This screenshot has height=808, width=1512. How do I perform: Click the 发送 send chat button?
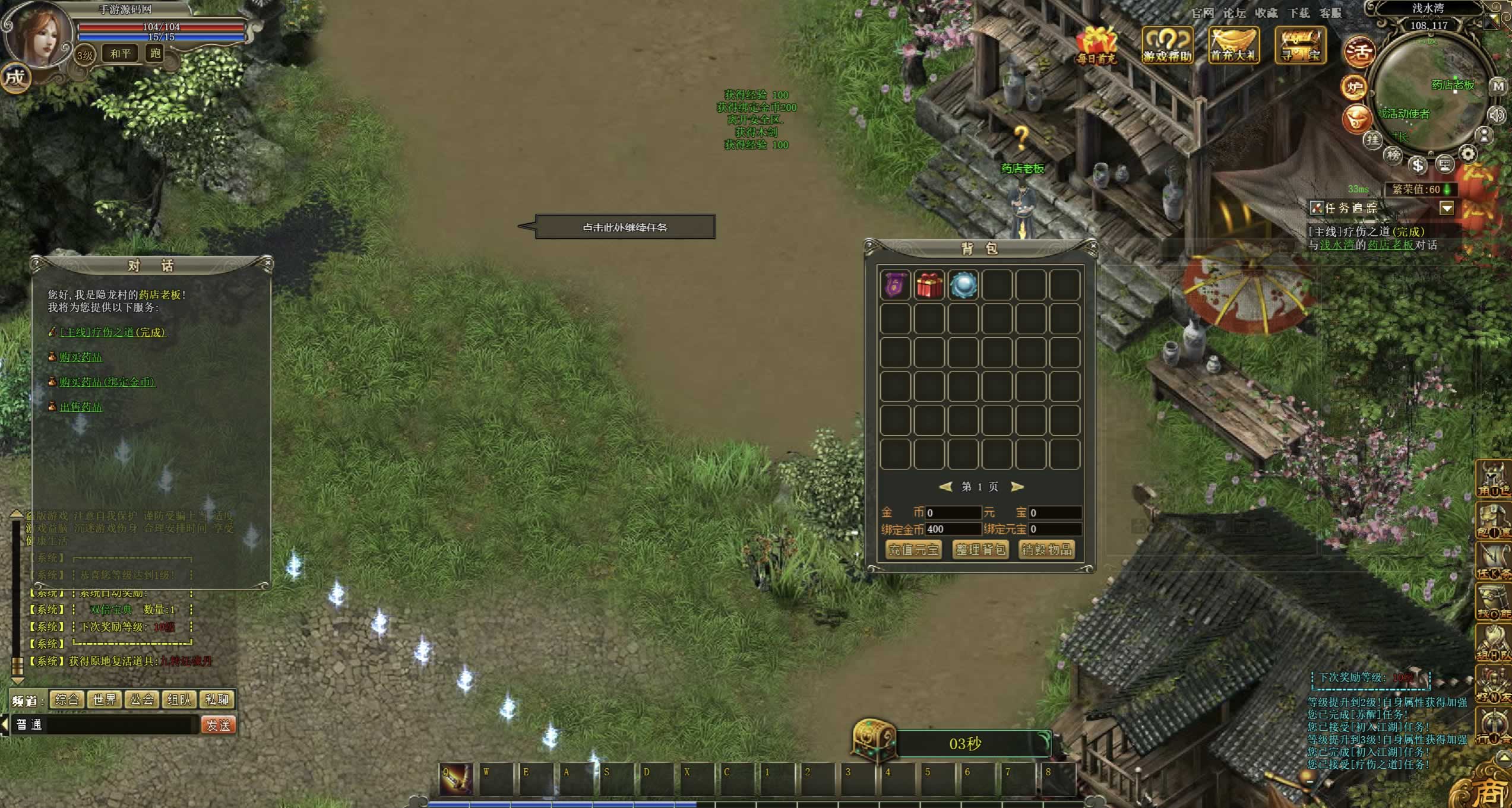pyautogui.click(x=218, y=725)
